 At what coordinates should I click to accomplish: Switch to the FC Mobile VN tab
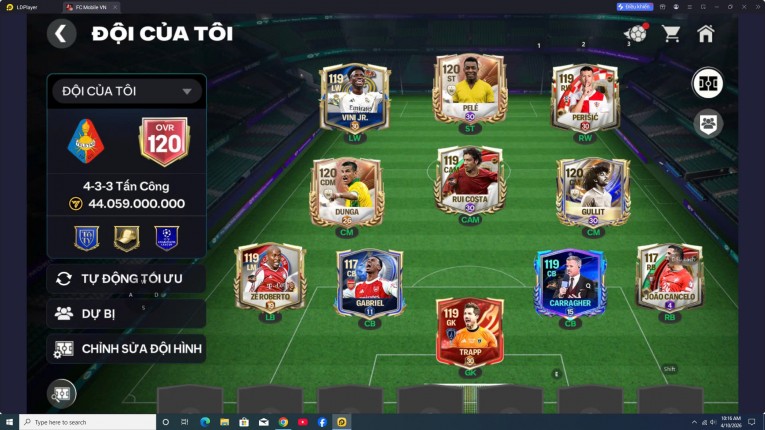tap(90, 6)
